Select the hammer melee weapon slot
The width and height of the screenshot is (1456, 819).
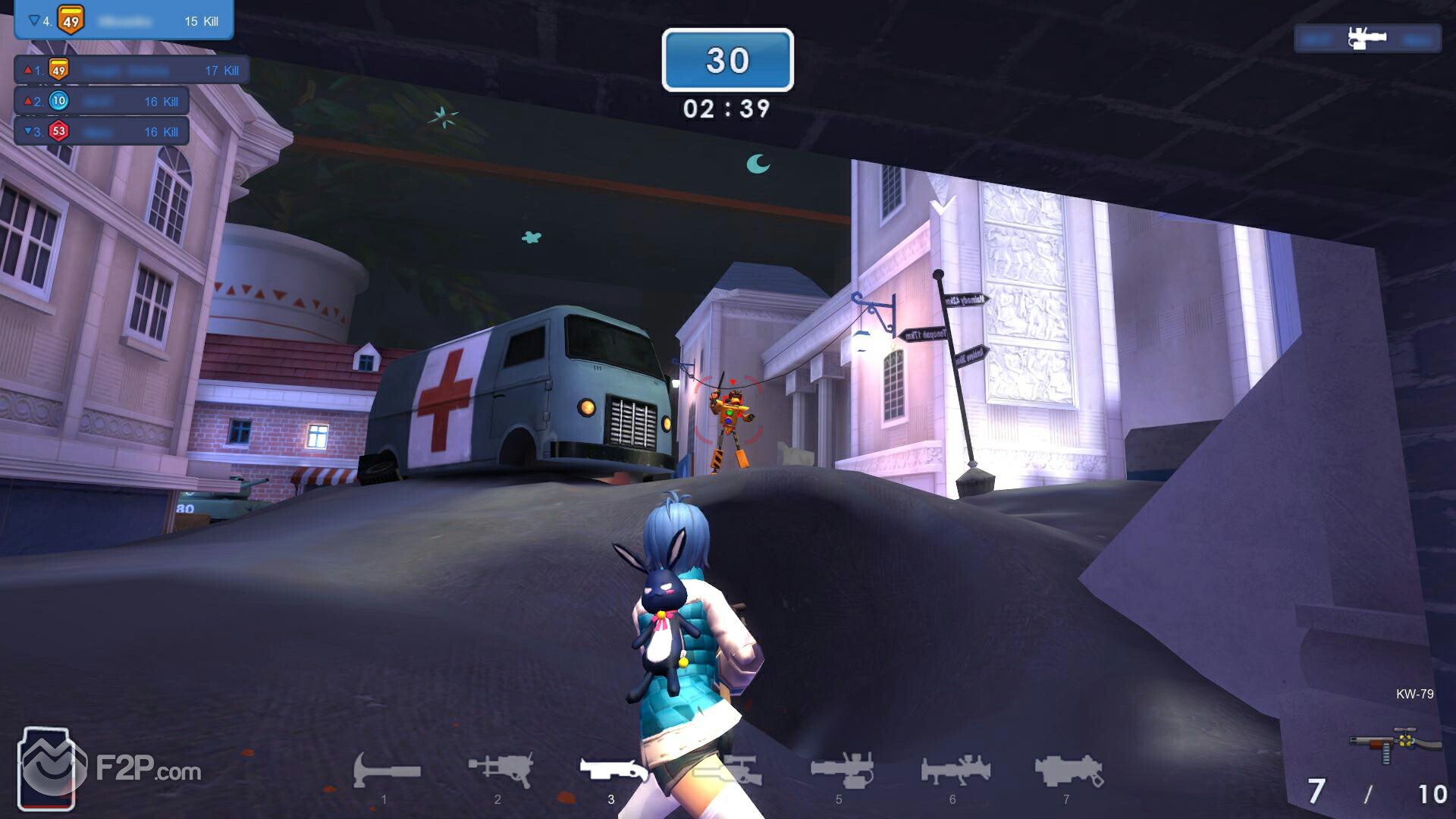(x=386, y=771)
